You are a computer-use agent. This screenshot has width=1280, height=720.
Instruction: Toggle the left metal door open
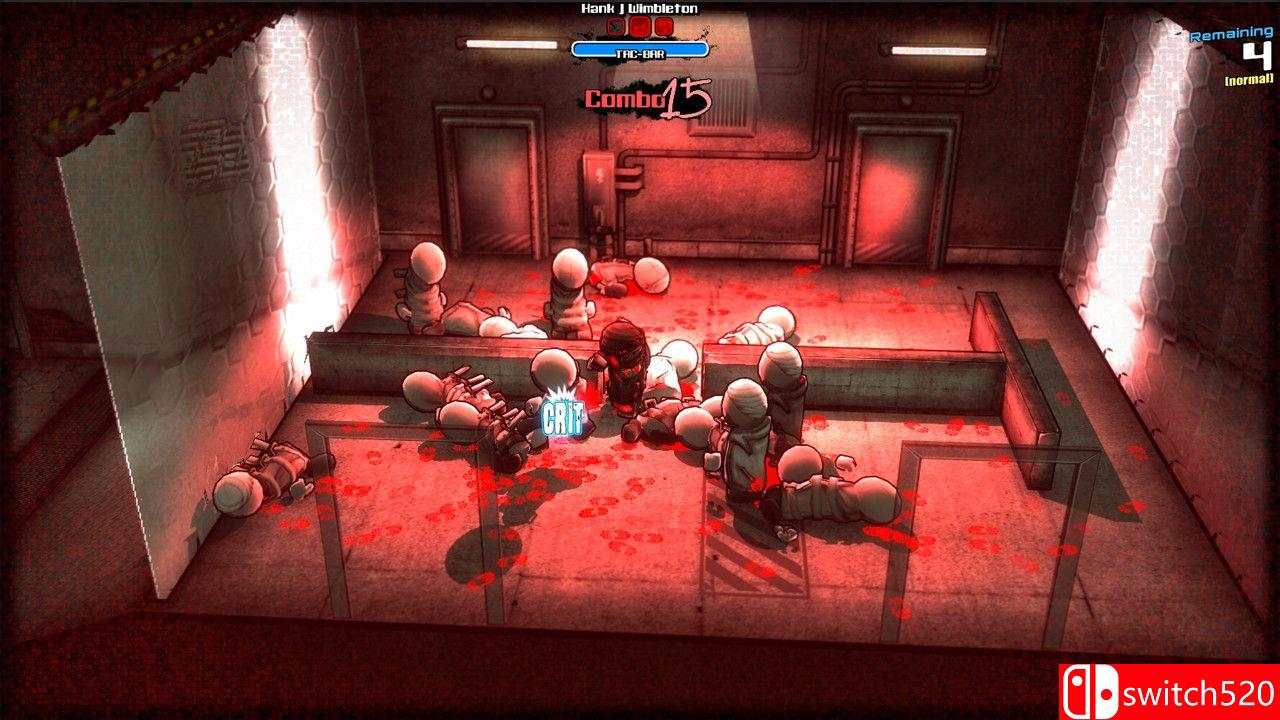(489, 185)
